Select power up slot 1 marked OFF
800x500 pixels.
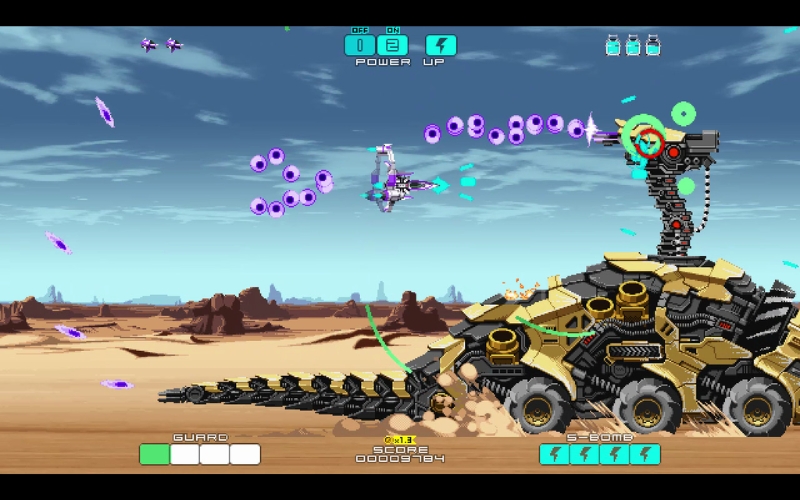click(360, 45)
